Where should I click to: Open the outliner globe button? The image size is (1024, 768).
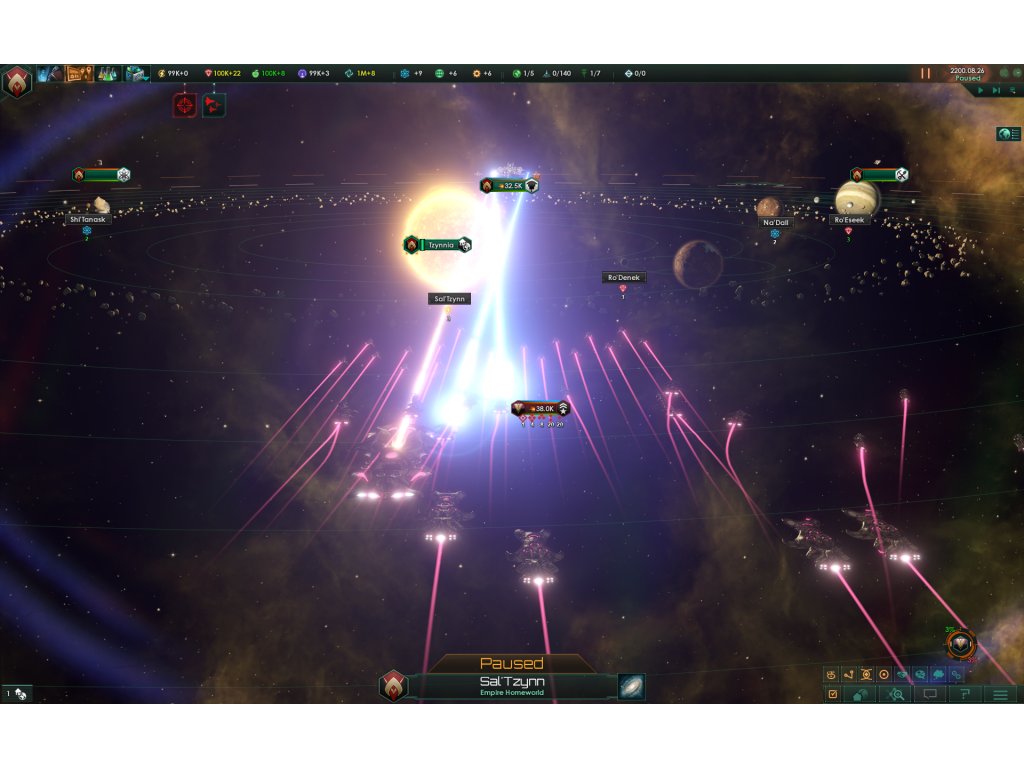click(x=1007, y=134)
